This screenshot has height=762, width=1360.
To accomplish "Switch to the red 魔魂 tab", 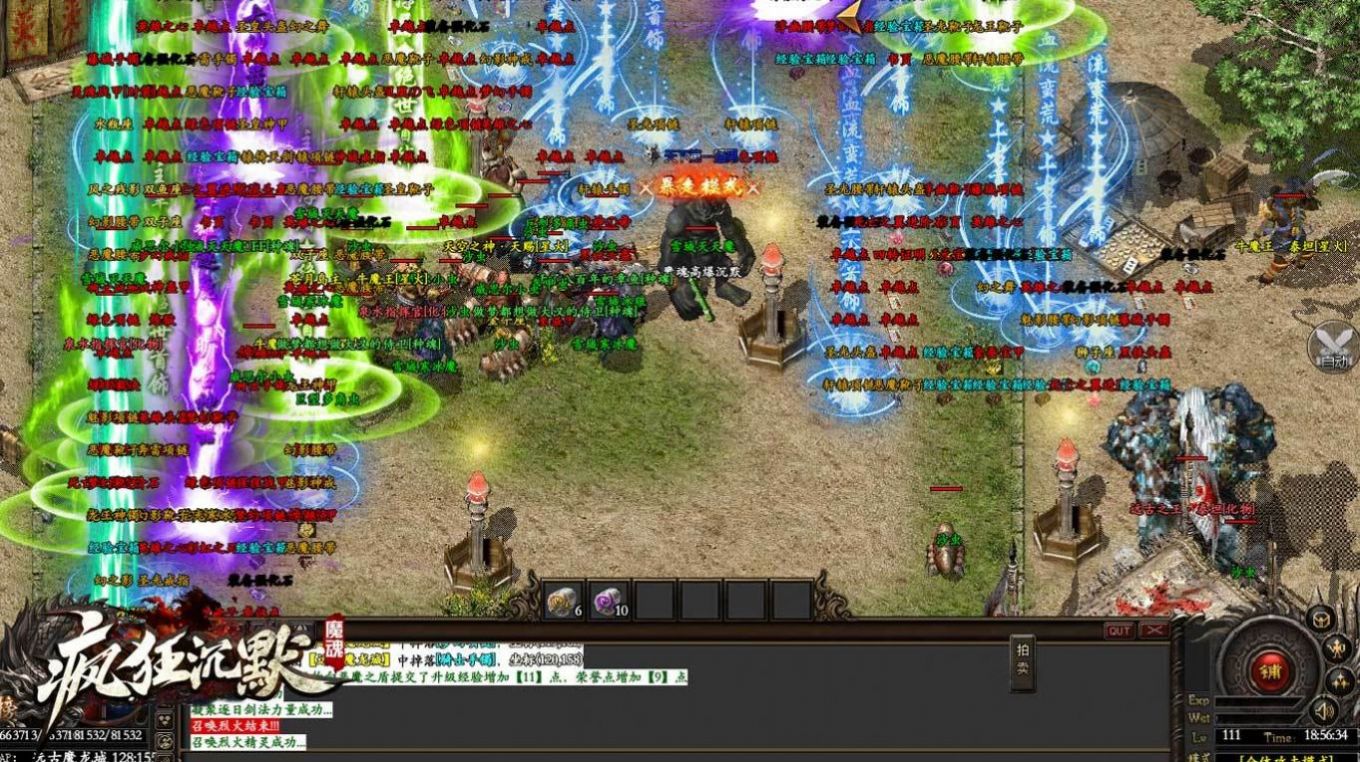I will [331, 637].
